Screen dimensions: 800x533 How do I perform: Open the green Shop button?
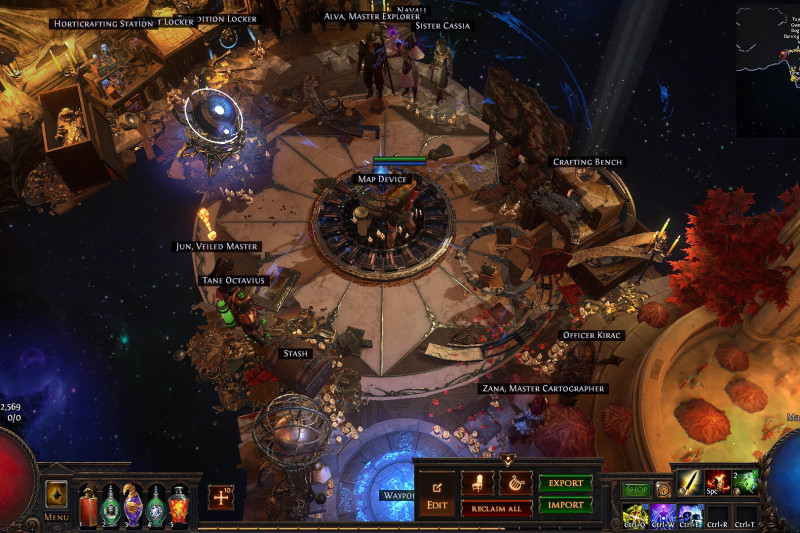point(636,489)
